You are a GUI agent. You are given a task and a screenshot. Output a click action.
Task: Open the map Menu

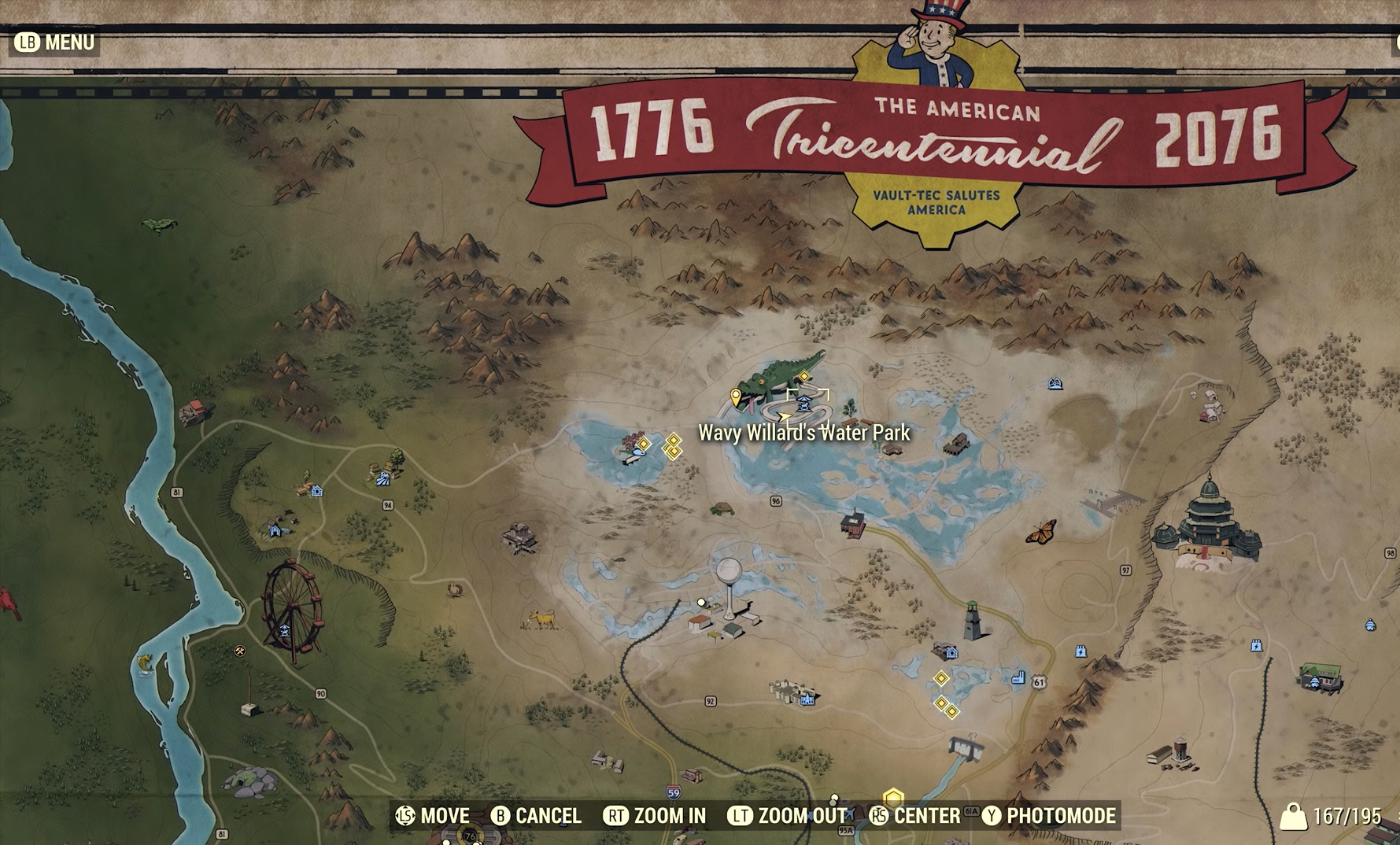(x=55, y=42)
